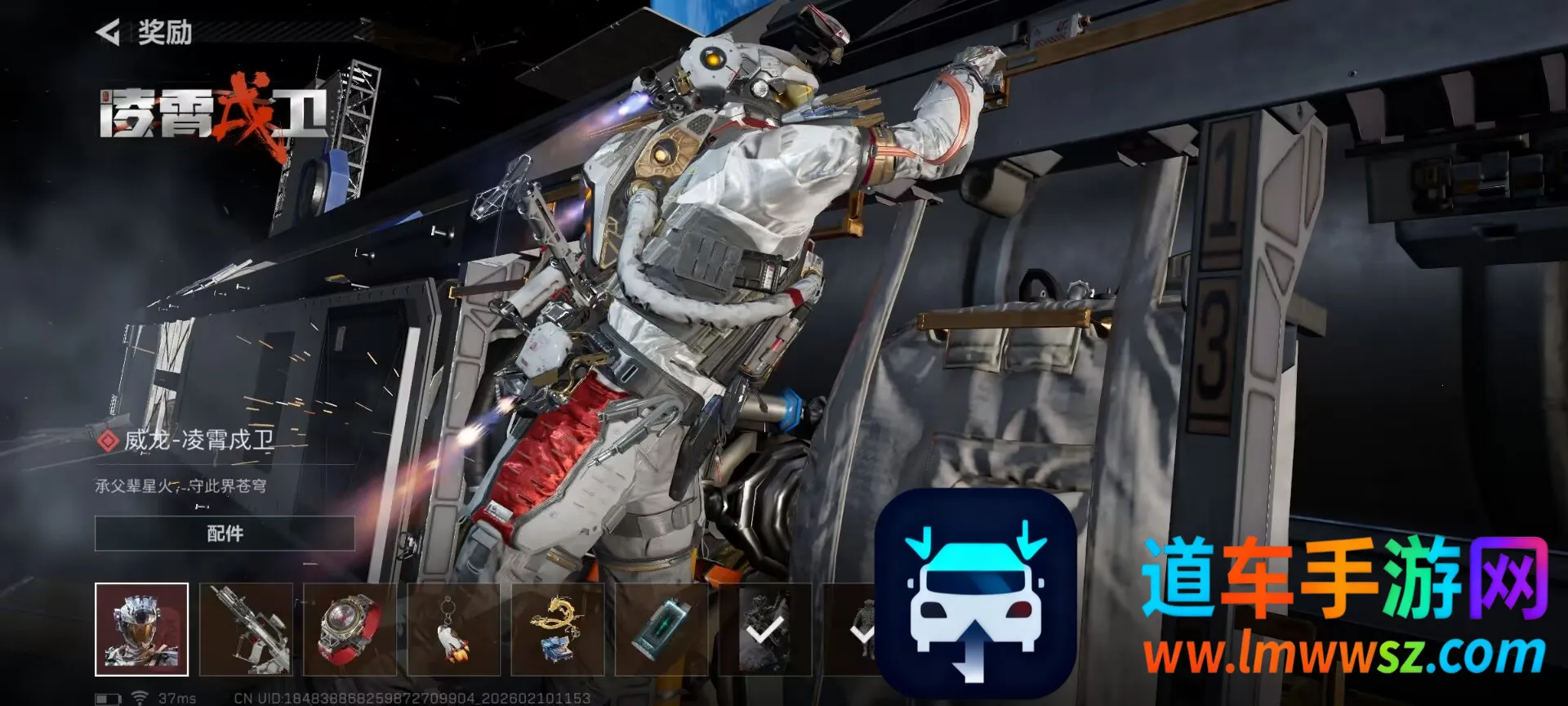The image size is (1568, 706).
Task: Select the golden dragon ornament reward
Action: (x=557, y=629)
